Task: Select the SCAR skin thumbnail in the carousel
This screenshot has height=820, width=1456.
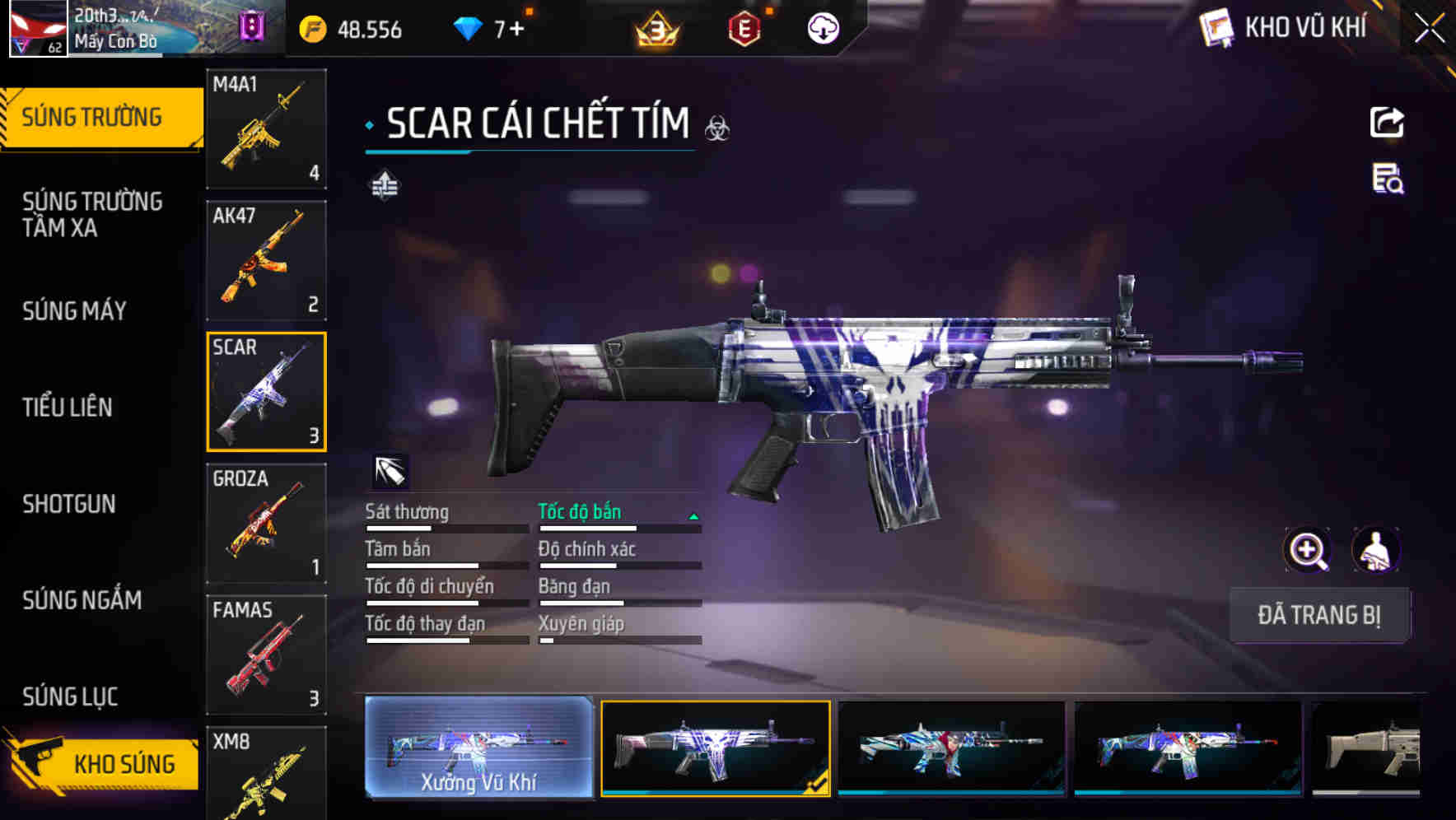Action: click(716, 749)
